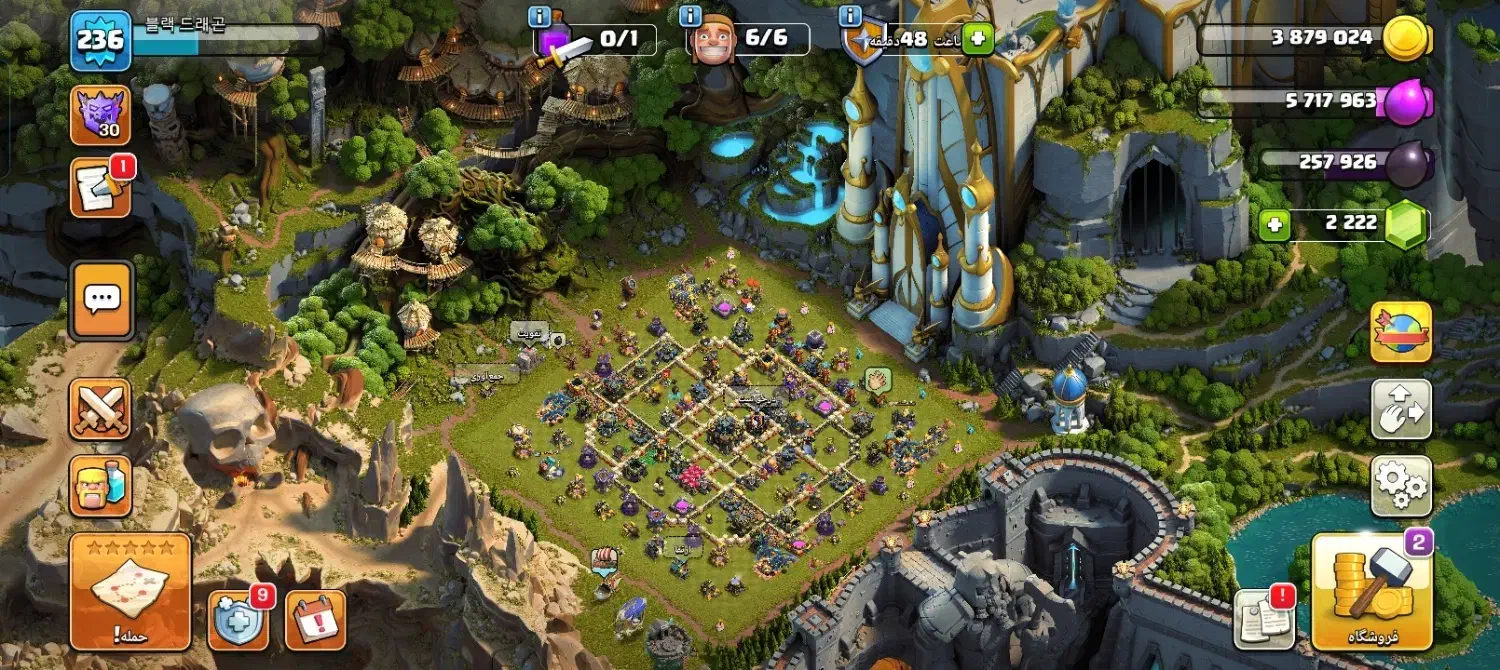Open the chat speech bubble panel
1500x670 pixels.
point(101,299)
